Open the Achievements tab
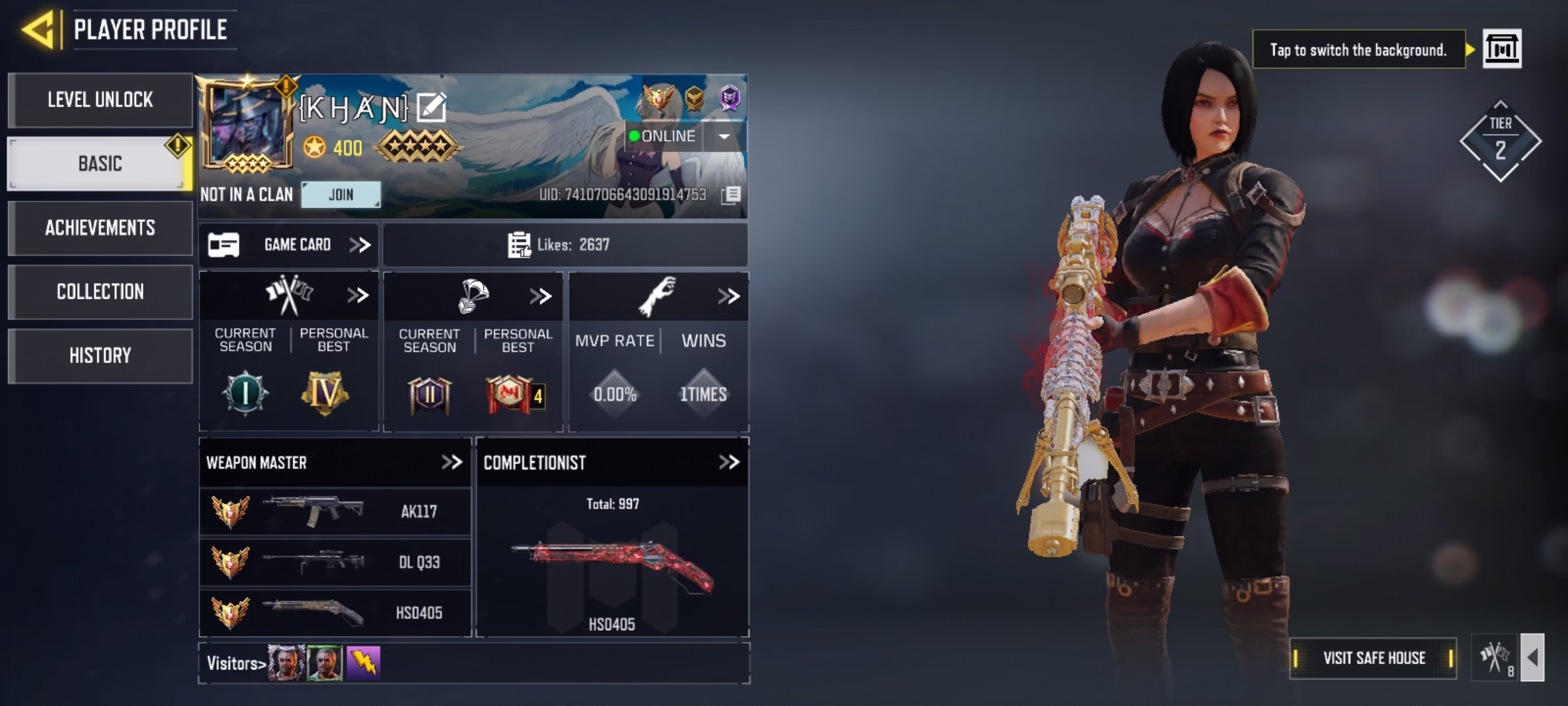The image size is (1568, 706). point(100,227)
